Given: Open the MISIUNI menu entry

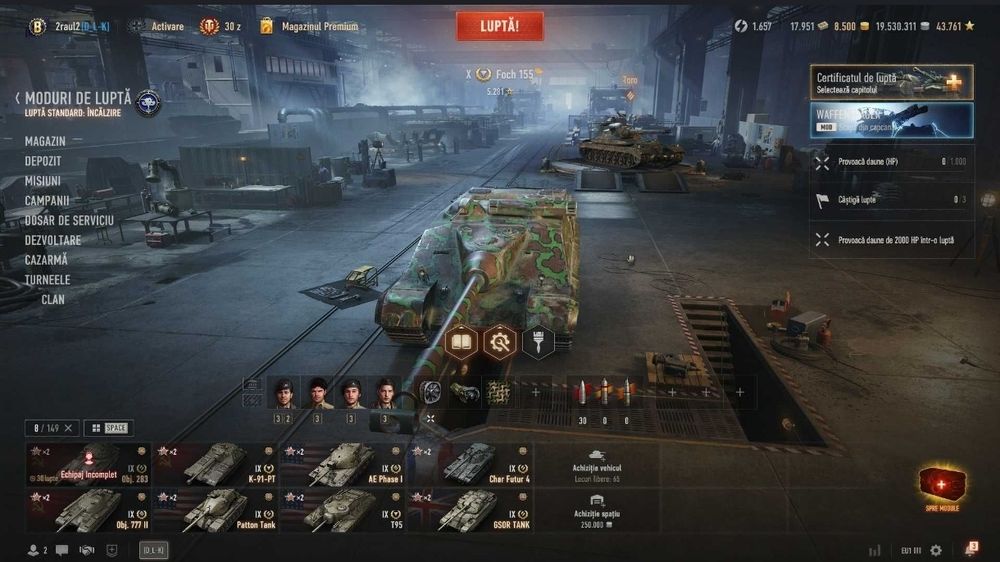Looking at the screenshot, I should (x=43, y=181).
